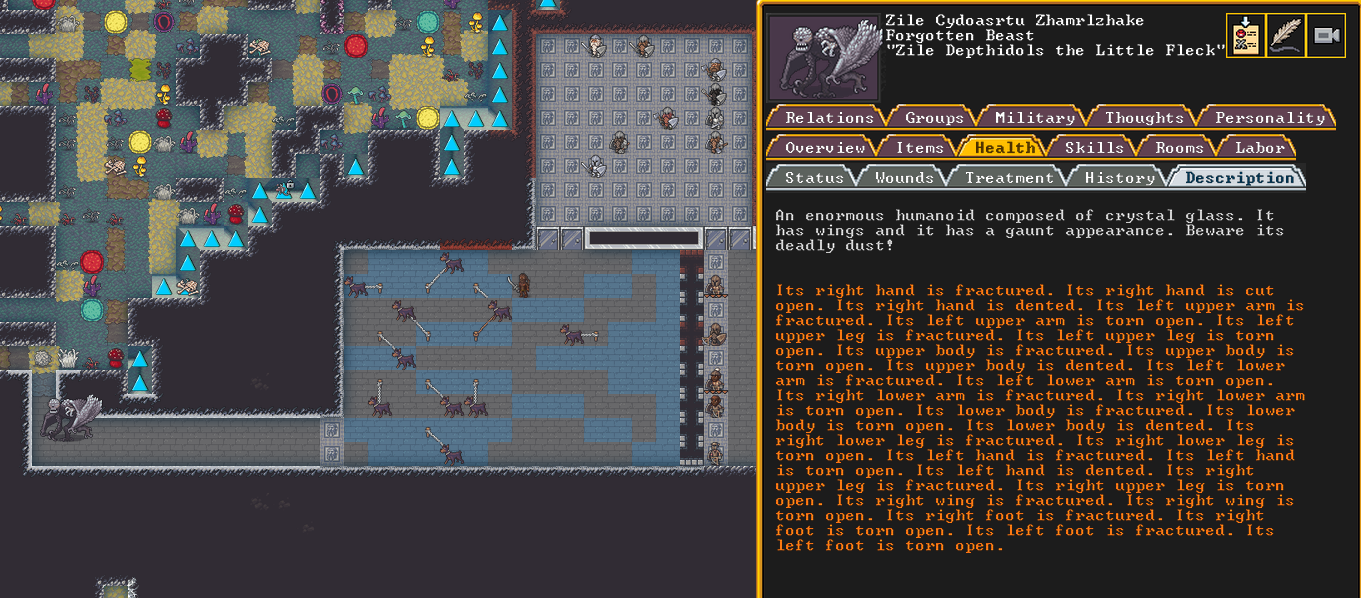Activate the camera follow icon

tap(1326, 36)
